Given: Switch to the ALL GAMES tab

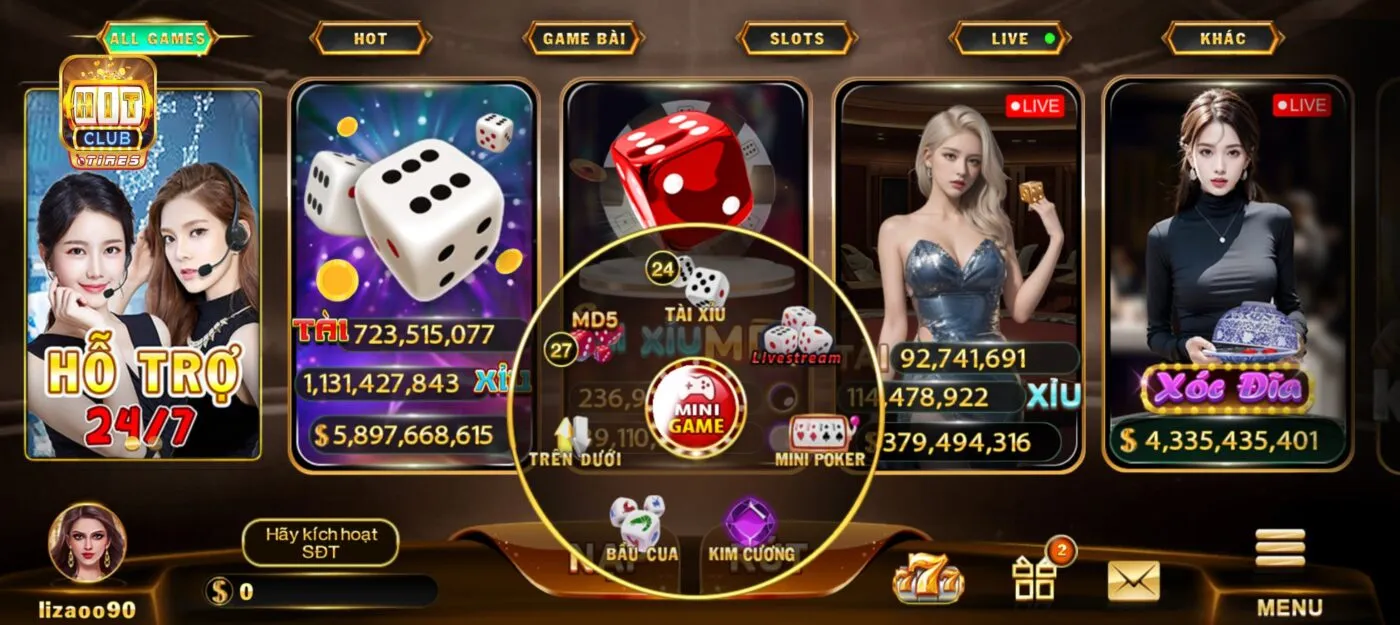Looking at the screenshot, I should click(157, 39).
